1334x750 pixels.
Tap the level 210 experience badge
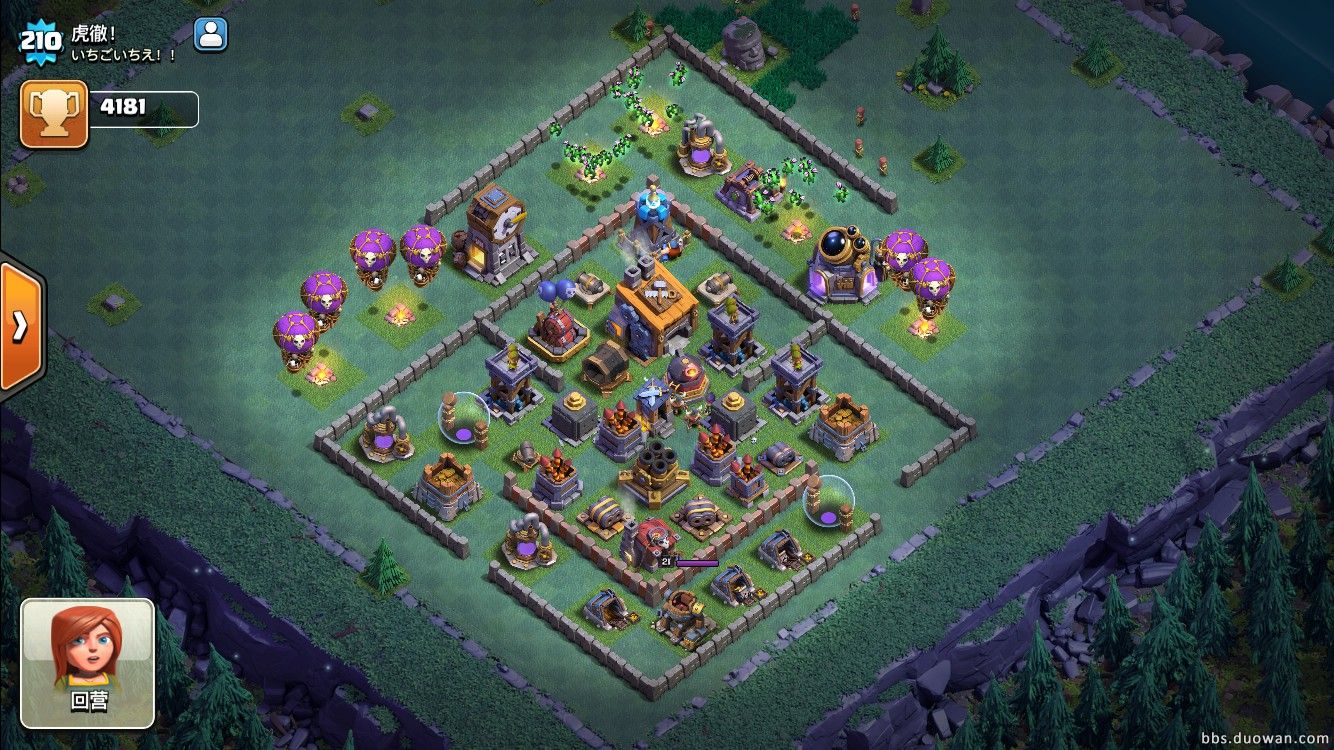click(x=40, y=41)
